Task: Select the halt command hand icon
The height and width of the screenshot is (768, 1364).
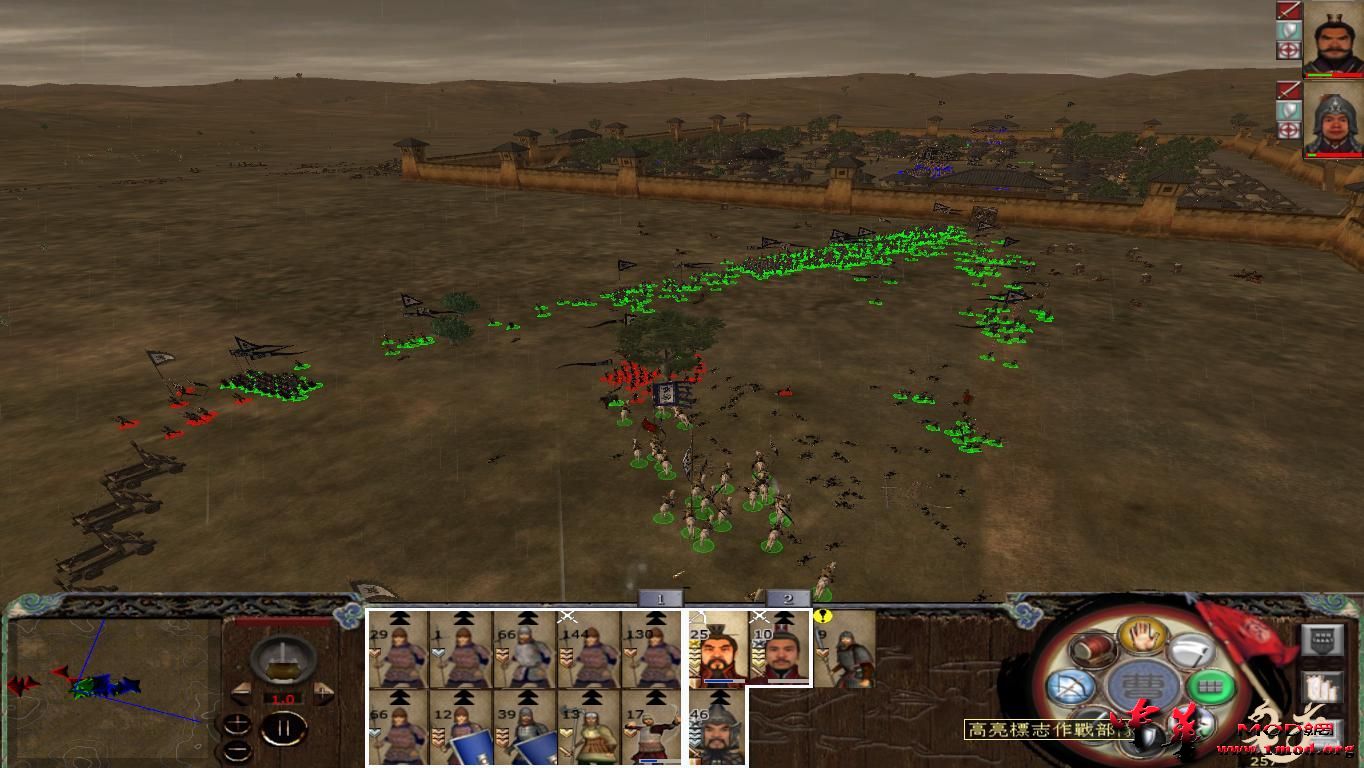Action: click(x=1141, y=637)
